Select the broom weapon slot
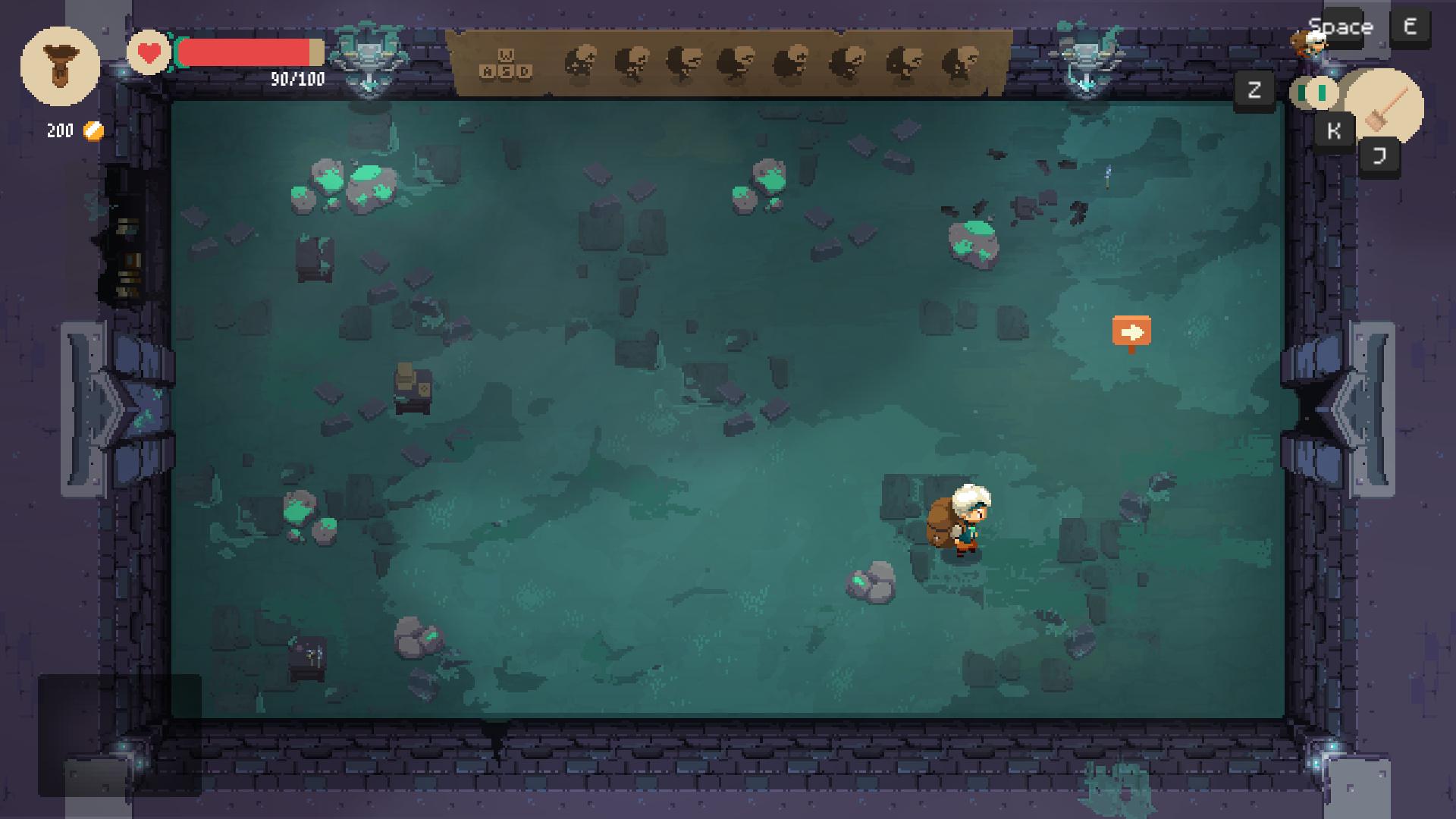Viewport: 1456px width, 819px height. (1386, 107)
